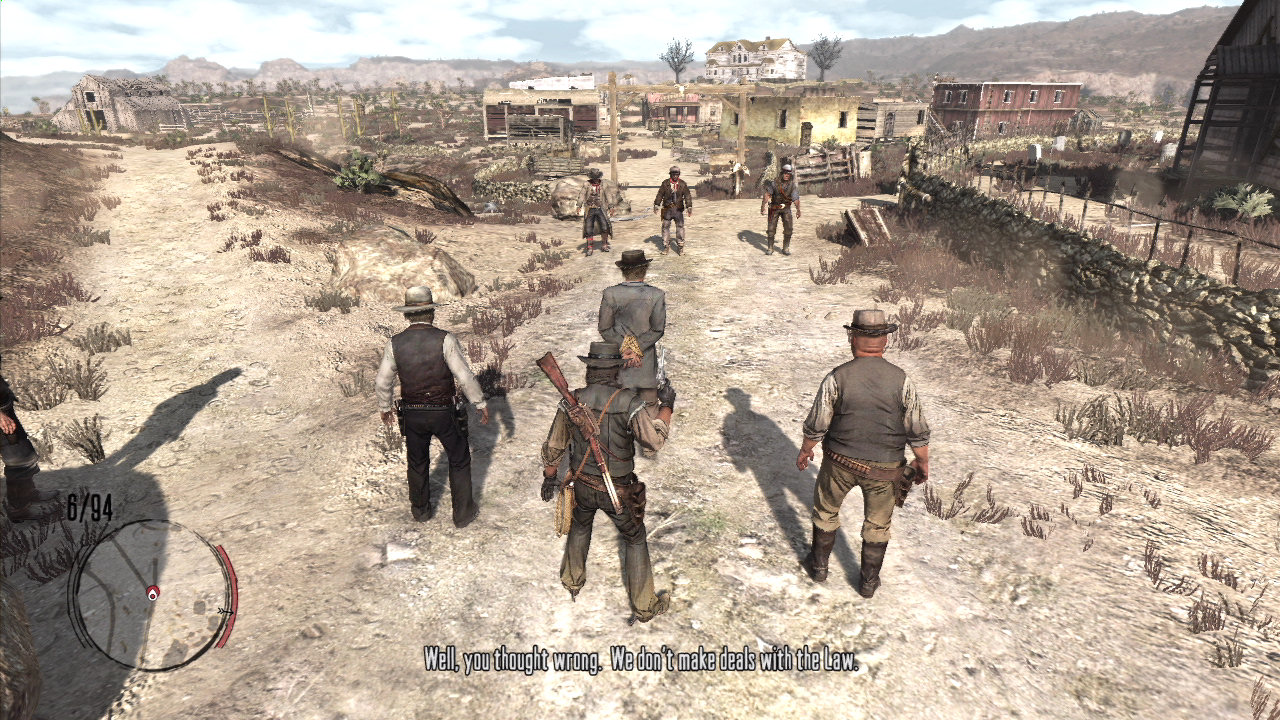Click the circular minimap radar
1280x720 pixels.
150,596
